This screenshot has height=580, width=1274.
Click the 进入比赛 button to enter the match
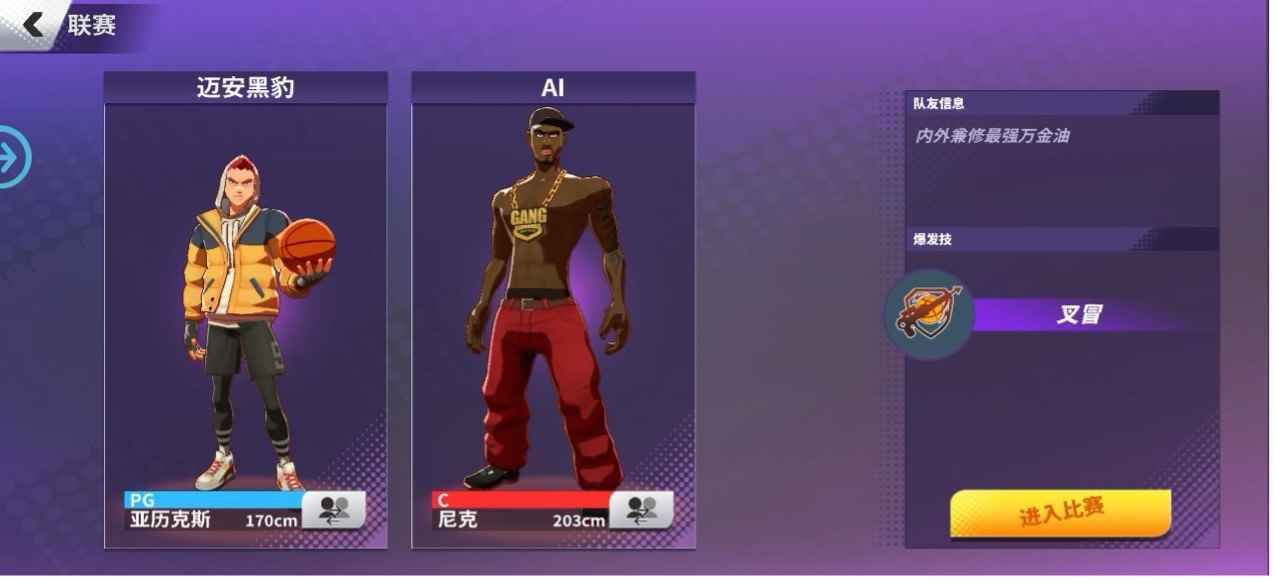pyautogui.click(x=1060, y=514)
